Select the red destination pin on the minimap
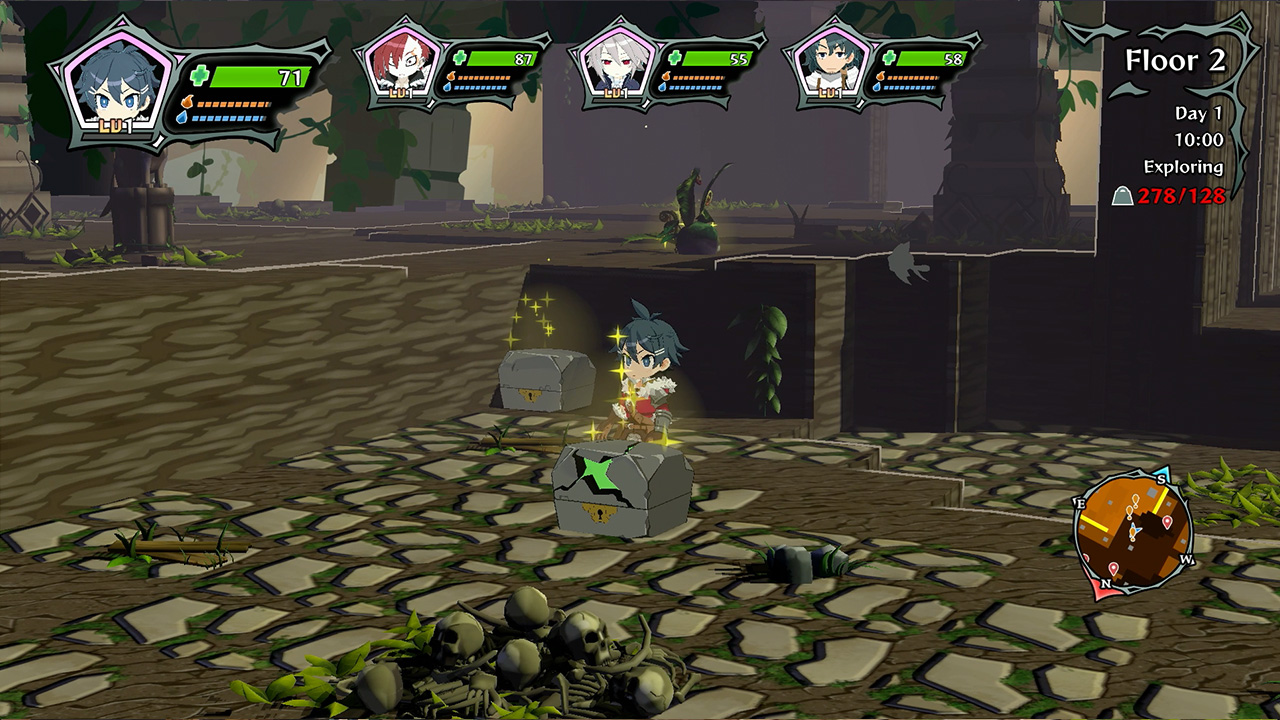The width and height of the screenshot is (1280, 720). [1166, 523]
